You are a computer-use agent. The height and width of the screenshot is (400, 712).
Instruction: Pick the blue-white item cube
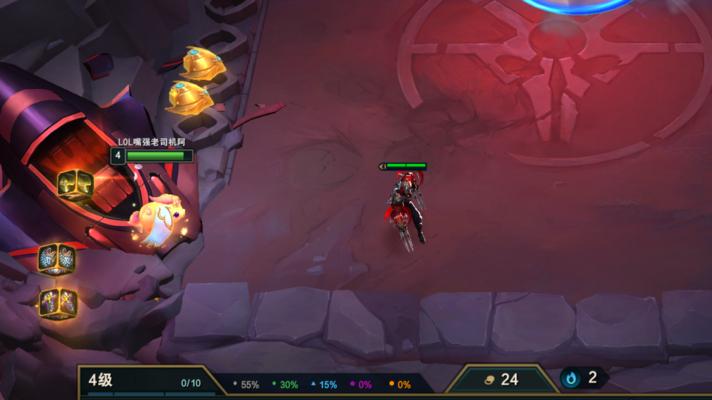pos(56,258)
